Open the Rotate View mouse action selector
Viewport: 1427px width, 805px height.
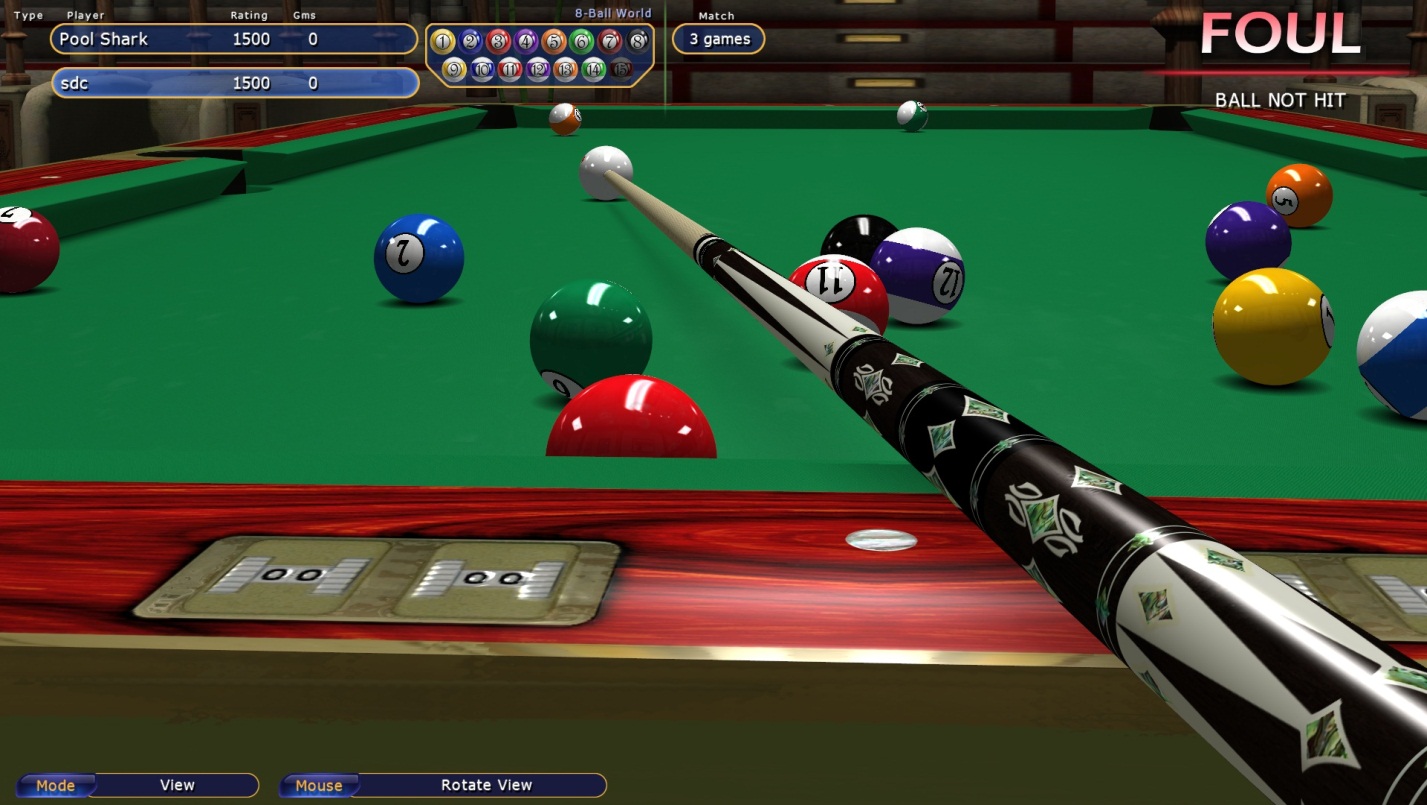pyautogui.click(x=486, y=785)
